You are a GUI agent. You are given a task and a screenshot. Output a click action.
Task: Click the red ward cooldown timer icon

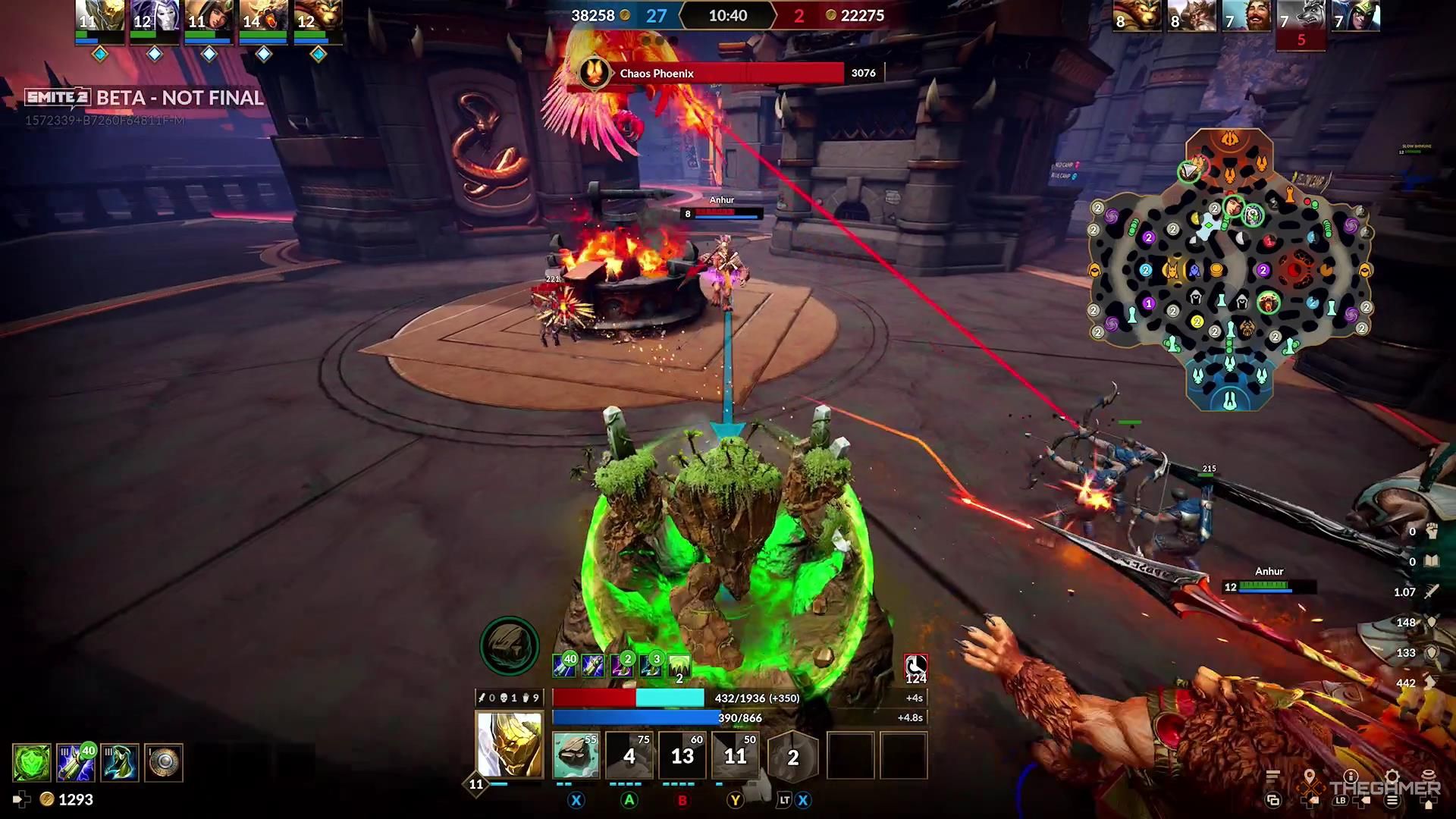pos(915,667)
